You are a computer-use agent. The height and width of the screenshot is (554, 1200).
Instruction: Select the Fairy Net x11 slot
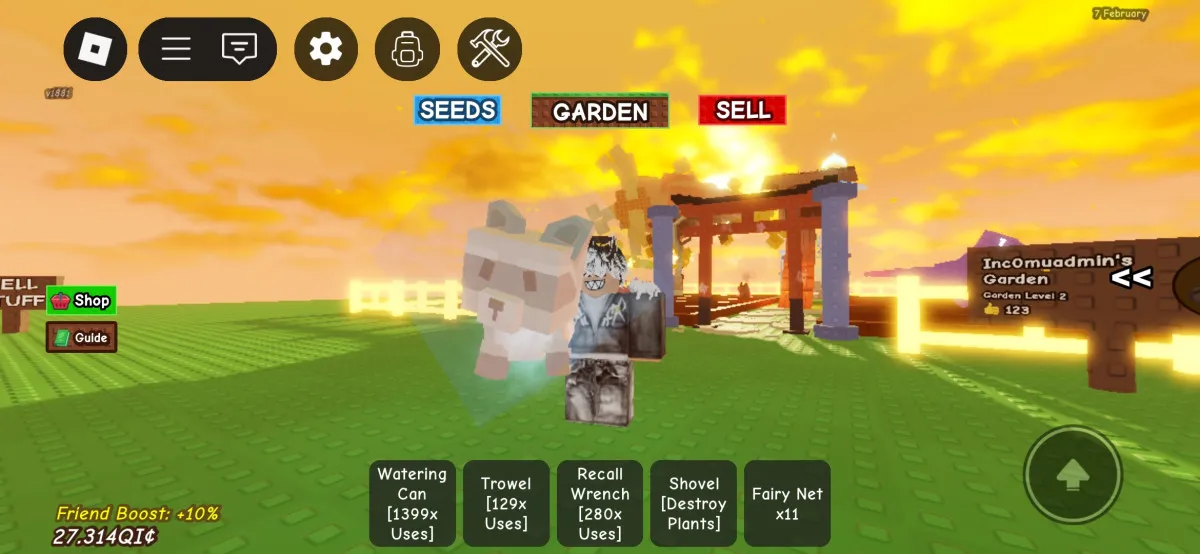787,503
